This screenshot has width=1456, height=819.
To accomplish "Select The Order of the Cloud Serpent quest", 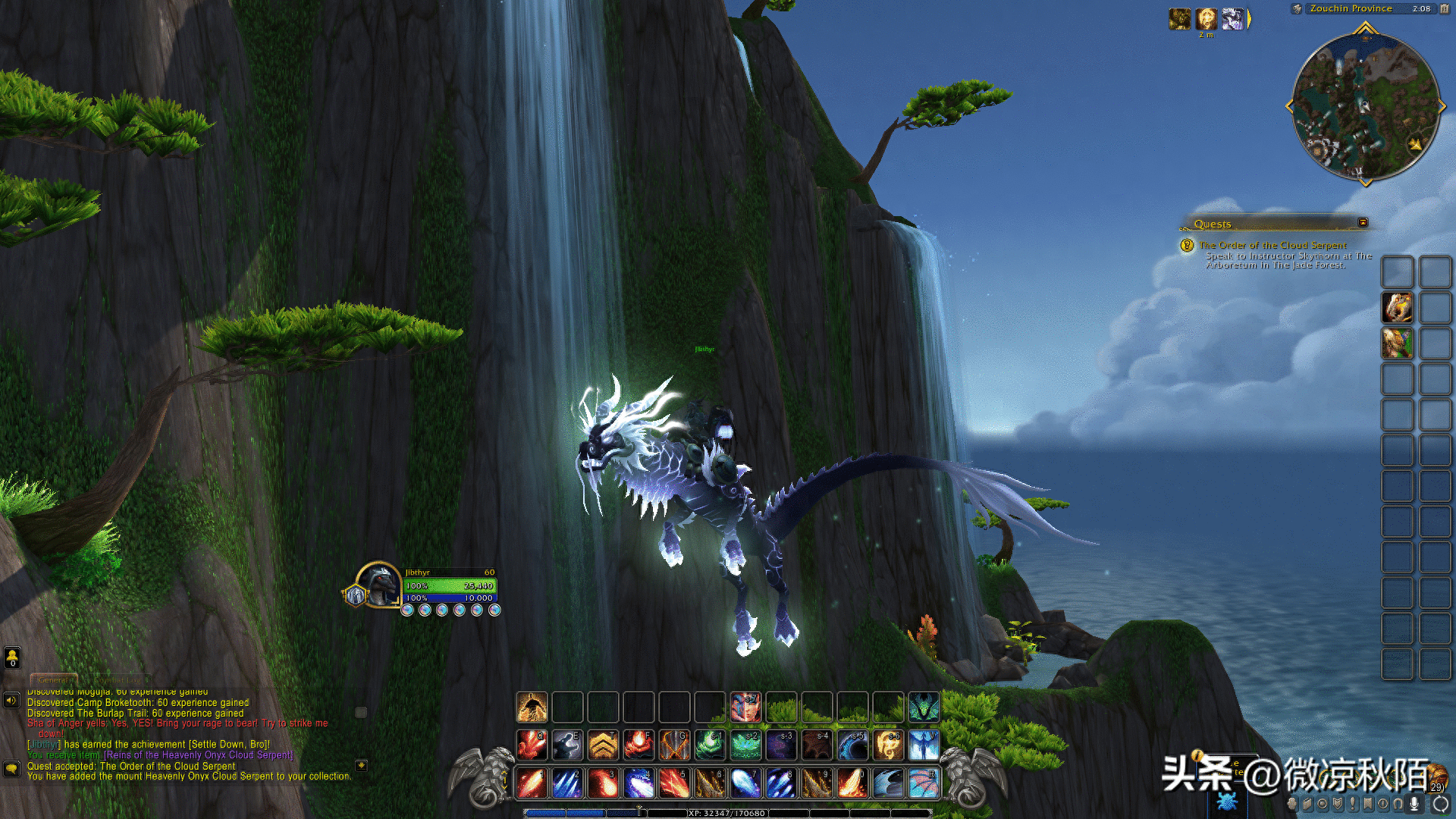I will 1272,245.
